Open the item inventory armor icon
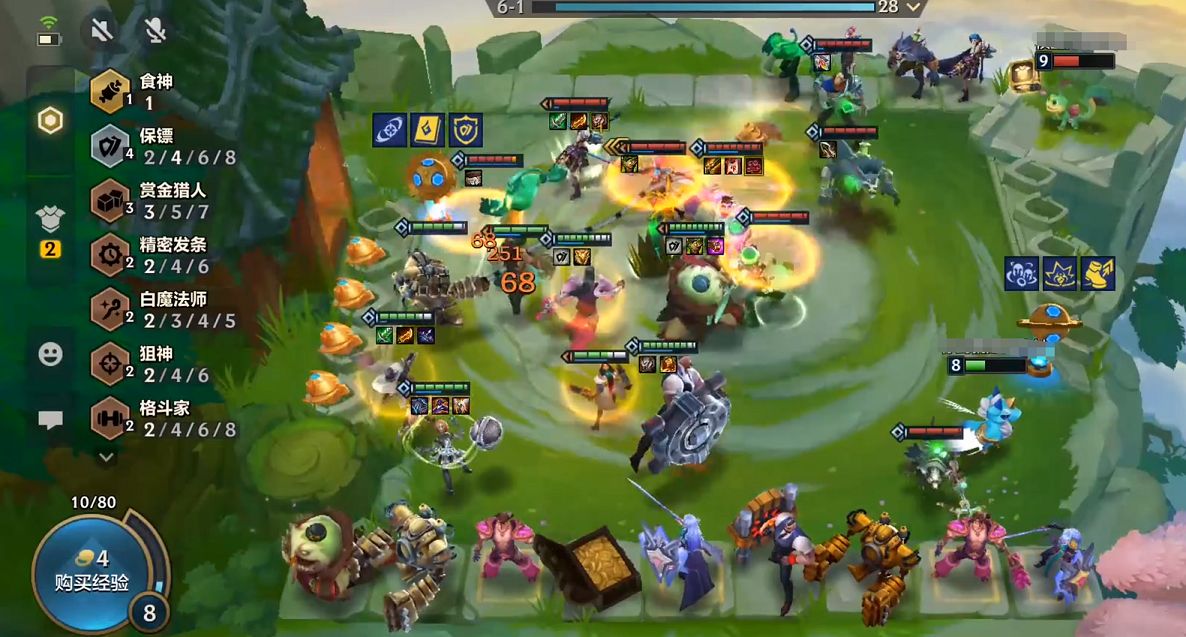Viewport: 1186px width, 637px height. [50, 218]
